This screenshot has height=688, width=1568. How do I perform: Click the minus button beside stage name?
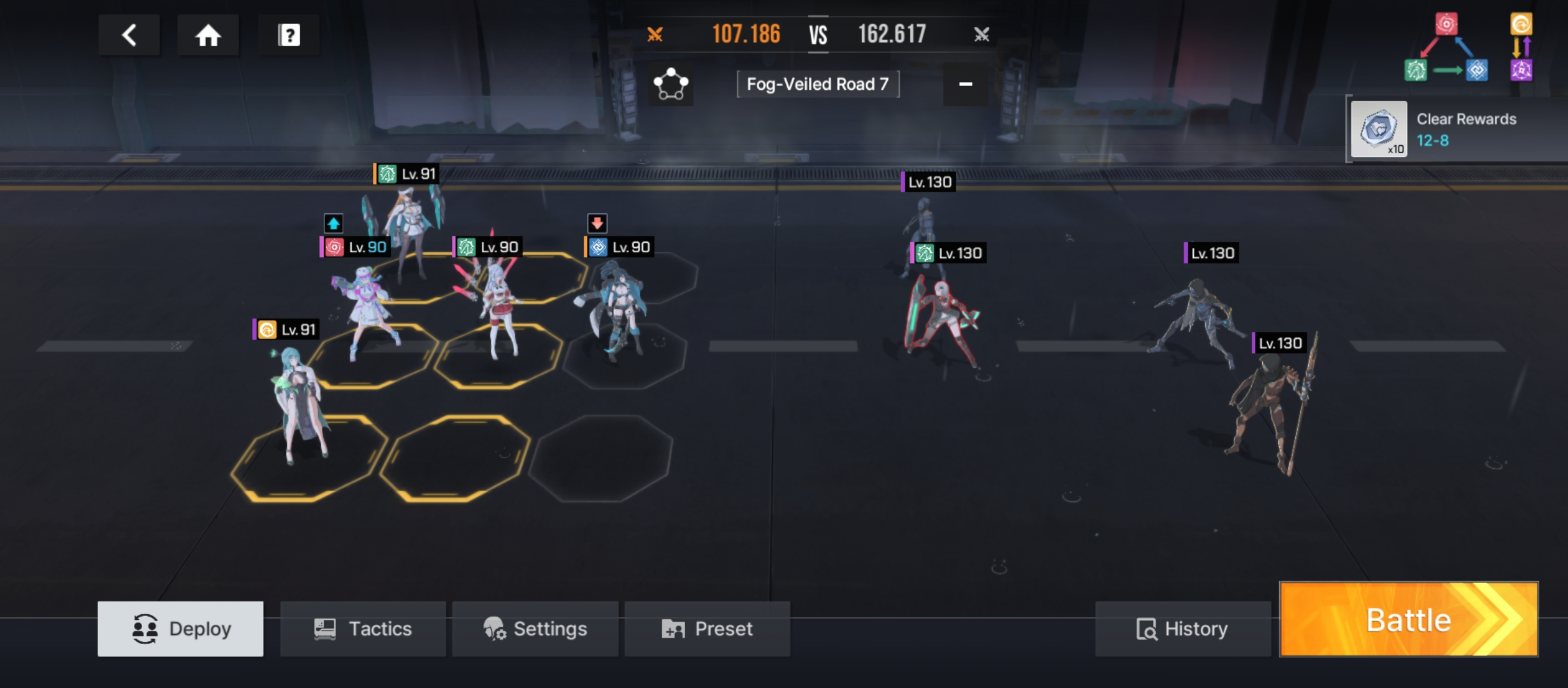tap(965, 84)
